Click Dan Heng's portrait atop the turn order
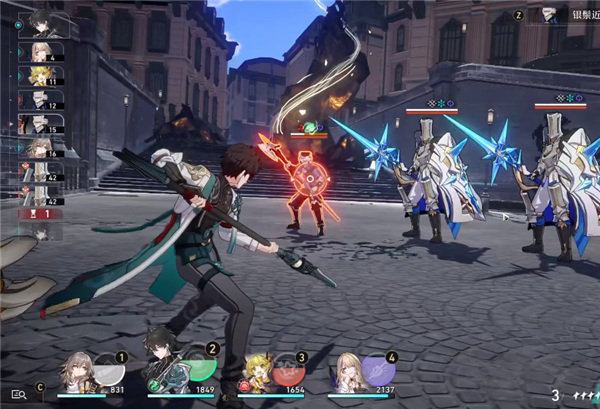 pyautogui.click(x=40, y=22)
